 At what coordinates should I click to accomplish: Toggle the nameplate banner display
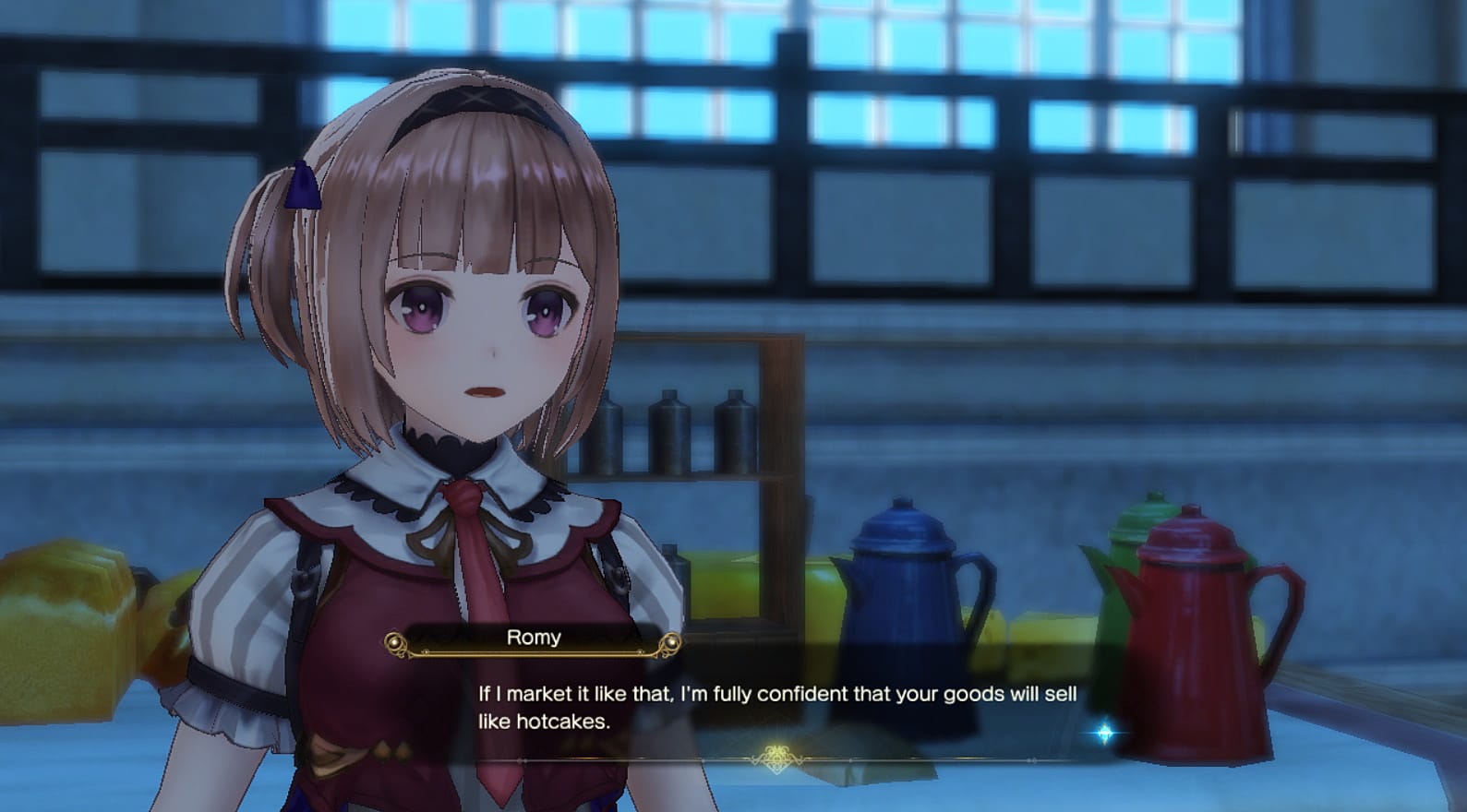pyautogui.click(x=532, y=639)
